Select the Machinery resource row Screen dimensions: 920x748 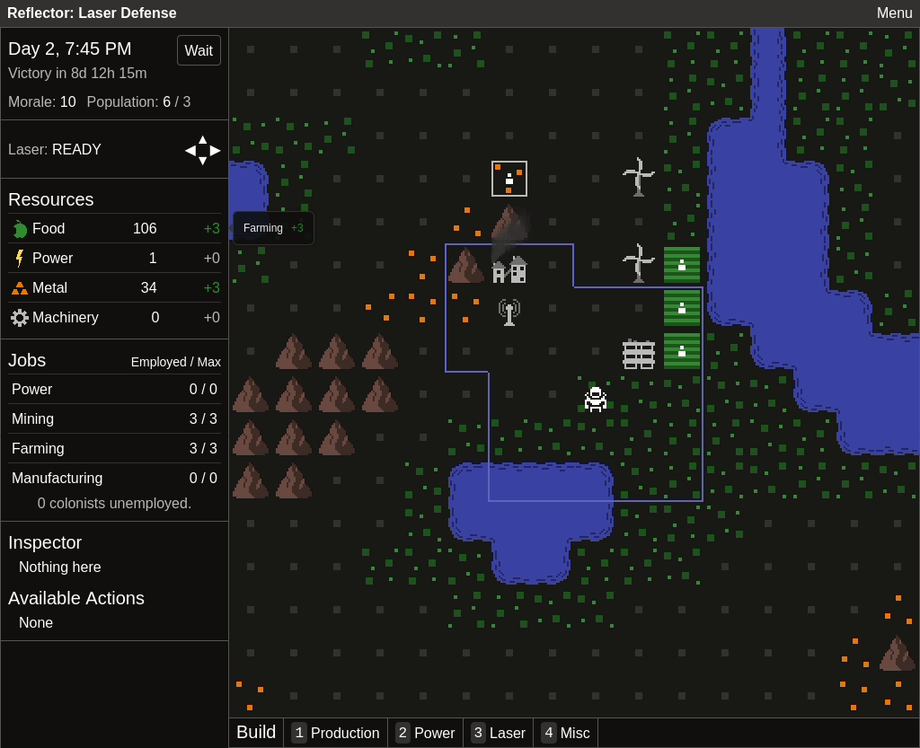coord(114,318)
